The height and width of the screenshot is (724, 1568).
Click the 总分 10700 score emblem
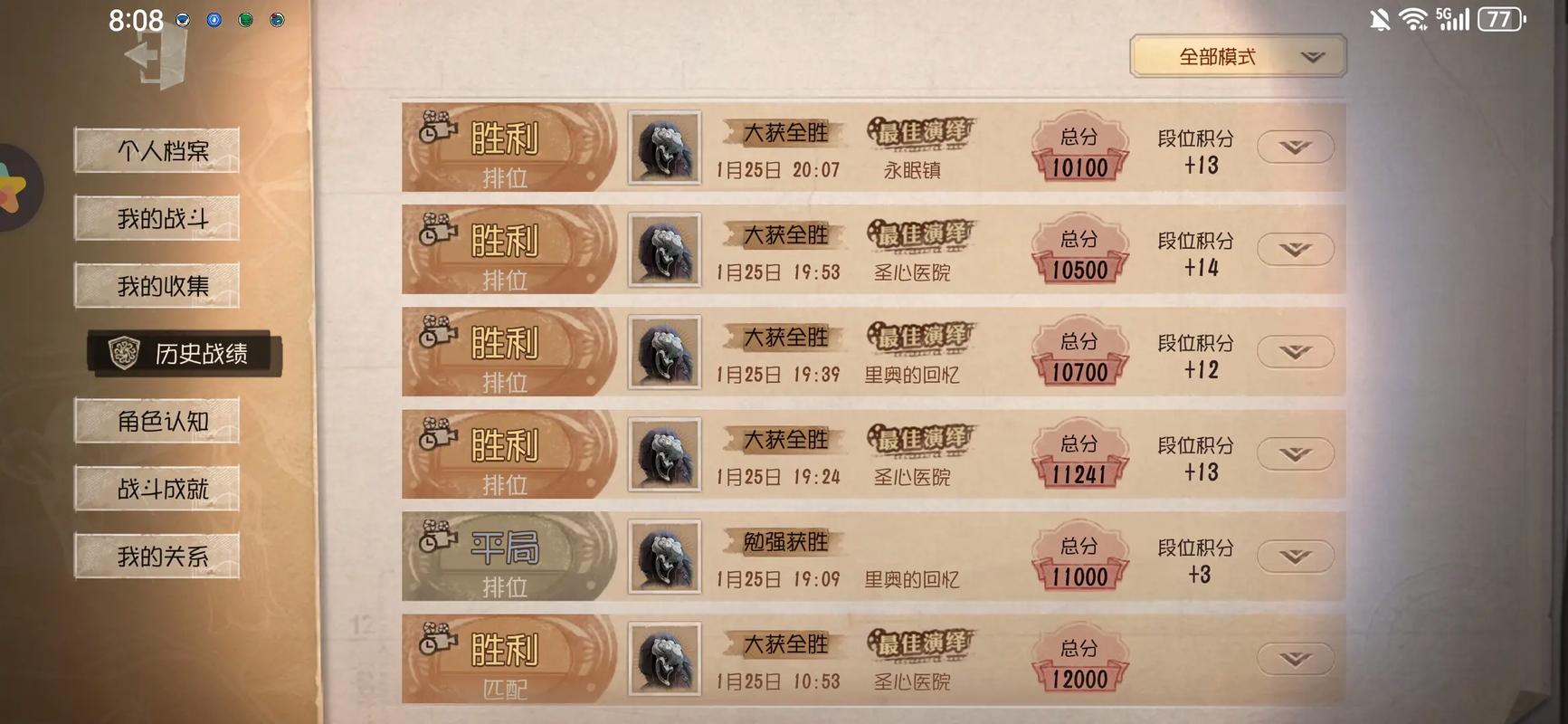pos(1079,353)
